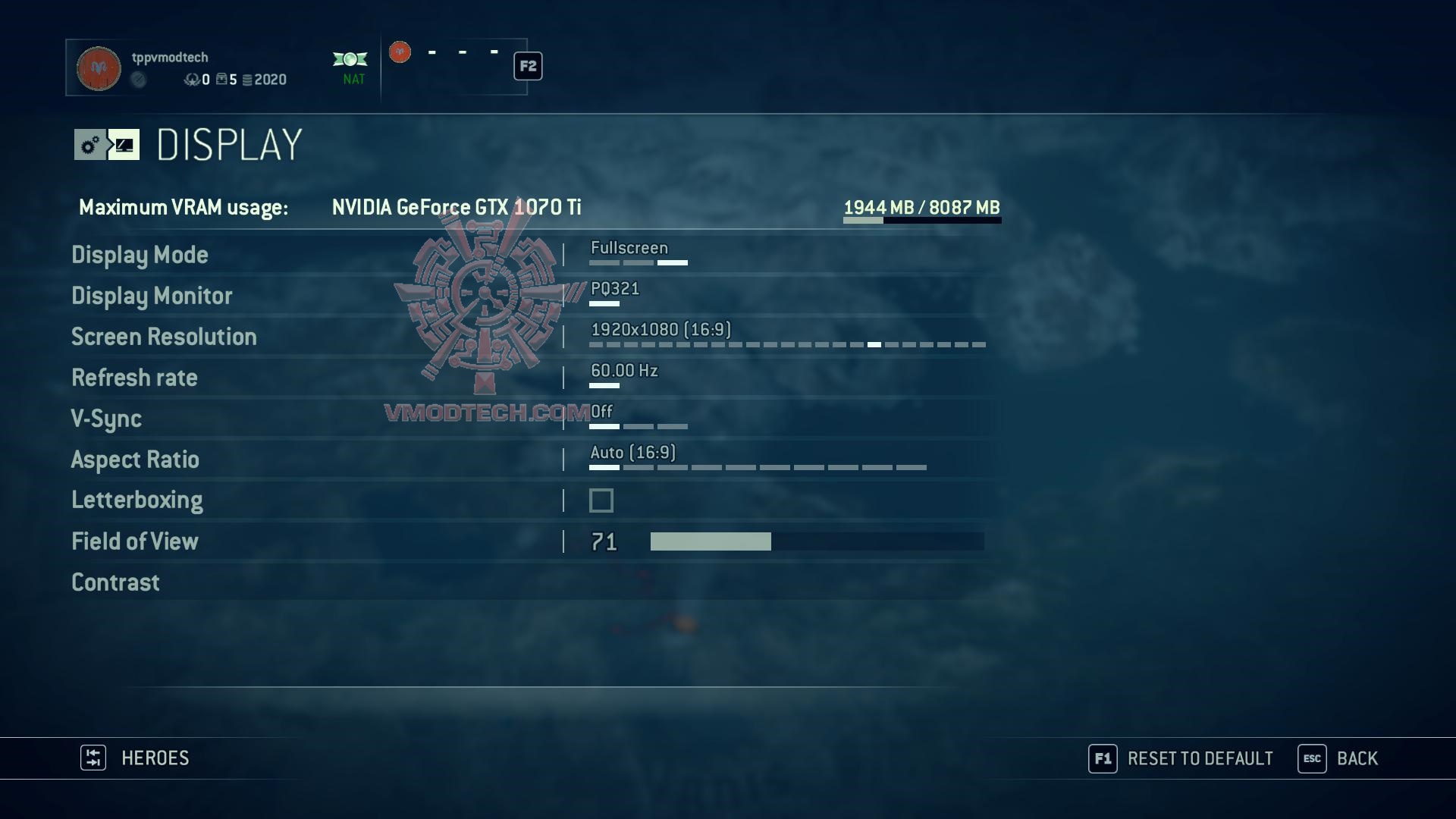
Task: Choose the Display Monitor option
Action: 152,296
